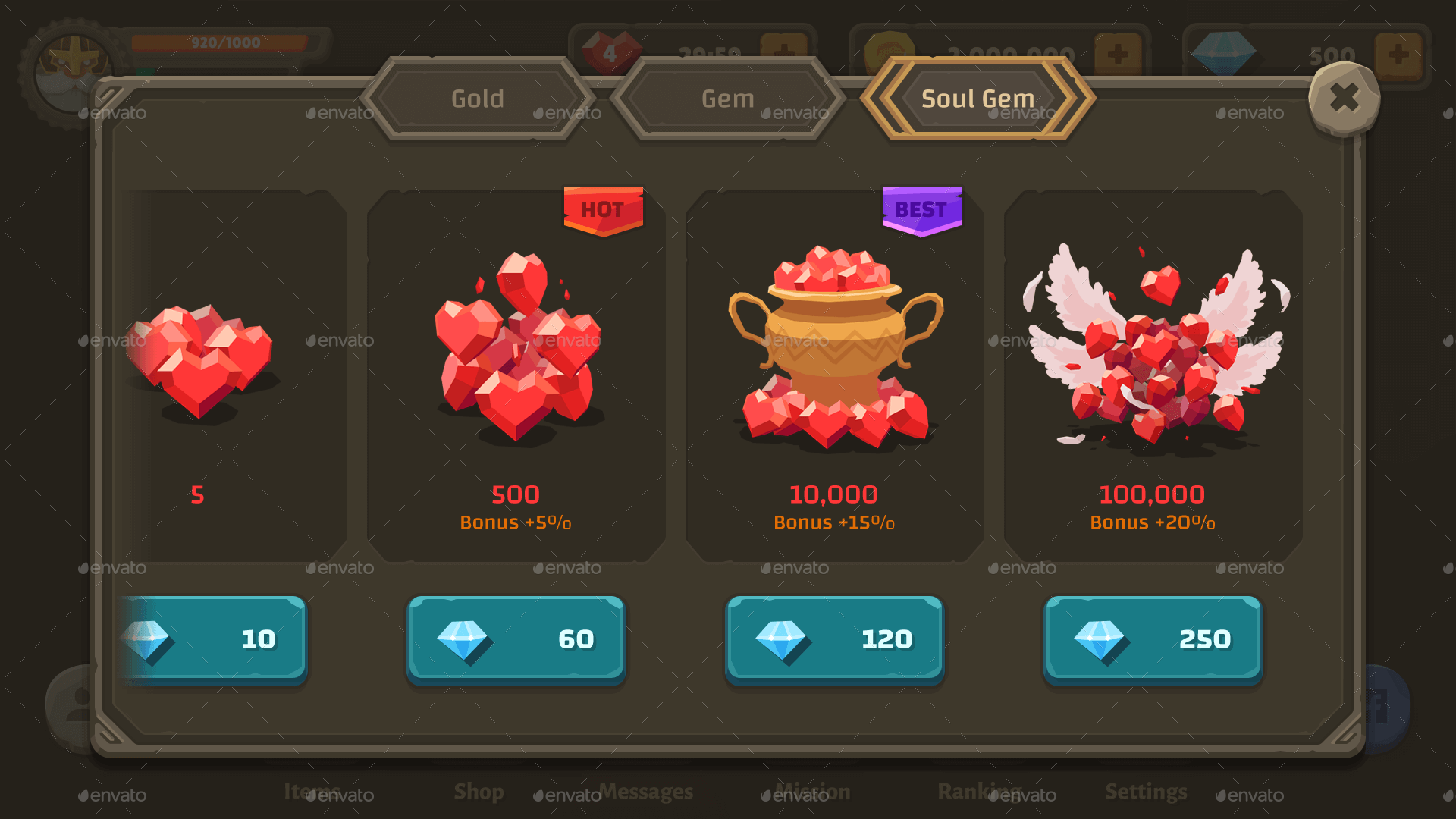
Task: Purchase the 10,000 pack for 120 diamonds
Action: [x=833, y=639]
